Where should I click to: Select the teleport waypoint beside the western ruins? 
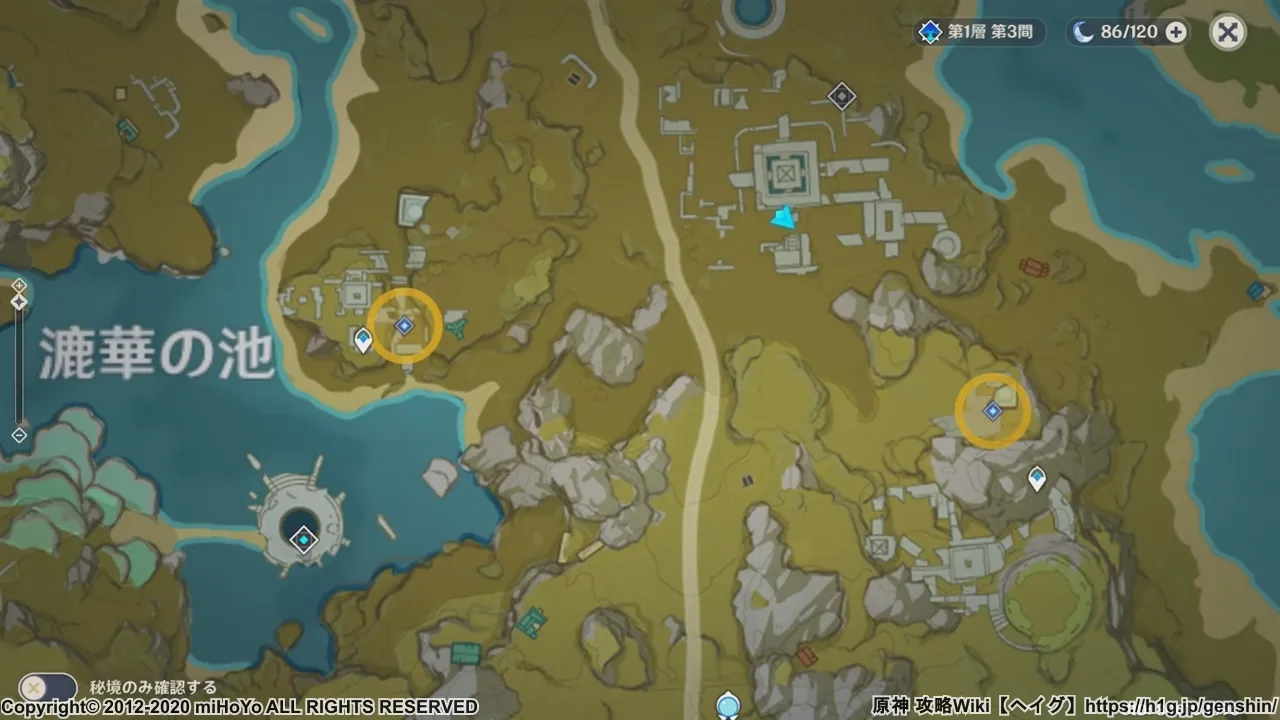pyautogui.click(x=363, y=340)
